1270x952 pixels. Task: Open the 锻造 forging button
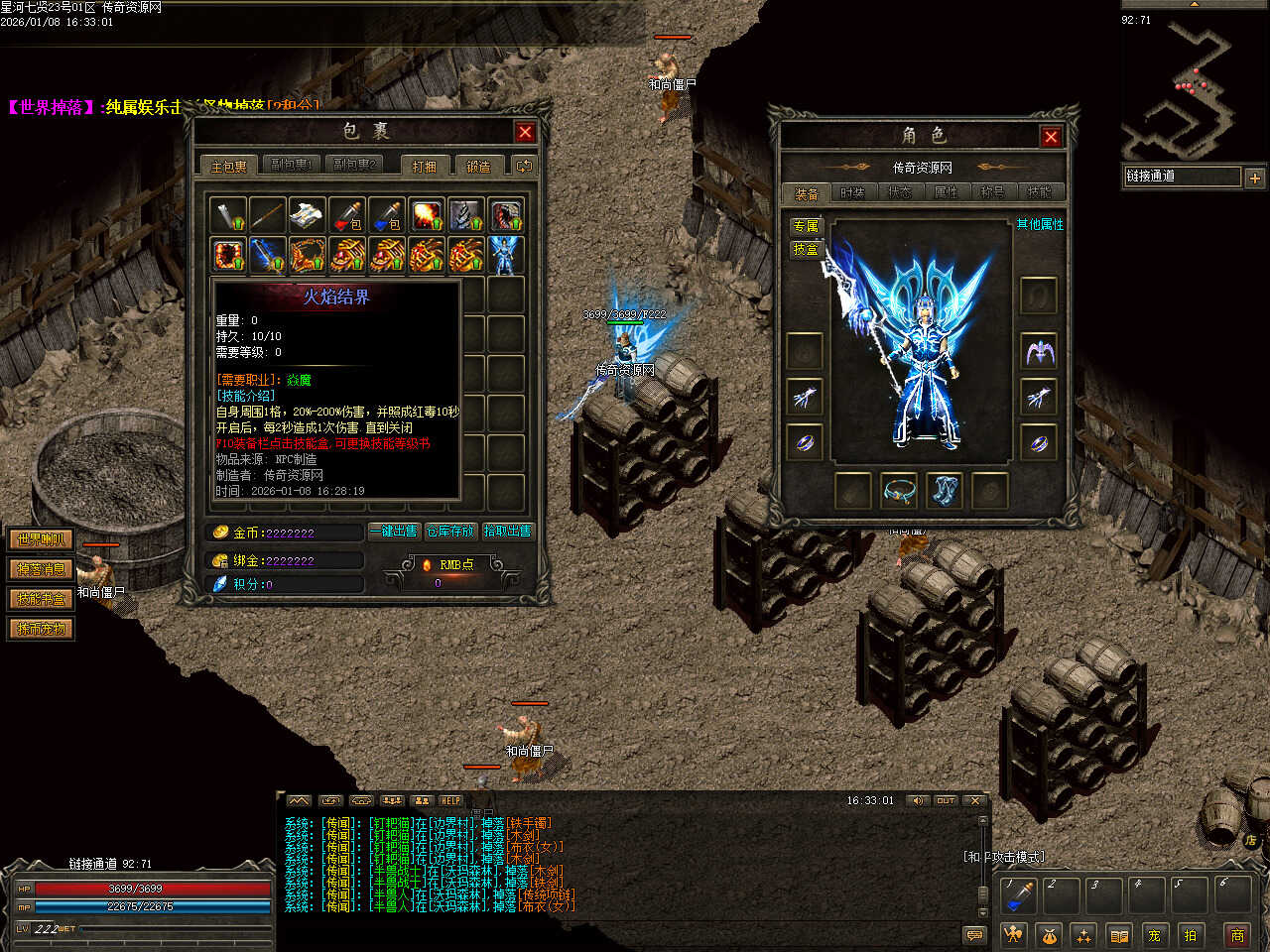pos(479,167)
